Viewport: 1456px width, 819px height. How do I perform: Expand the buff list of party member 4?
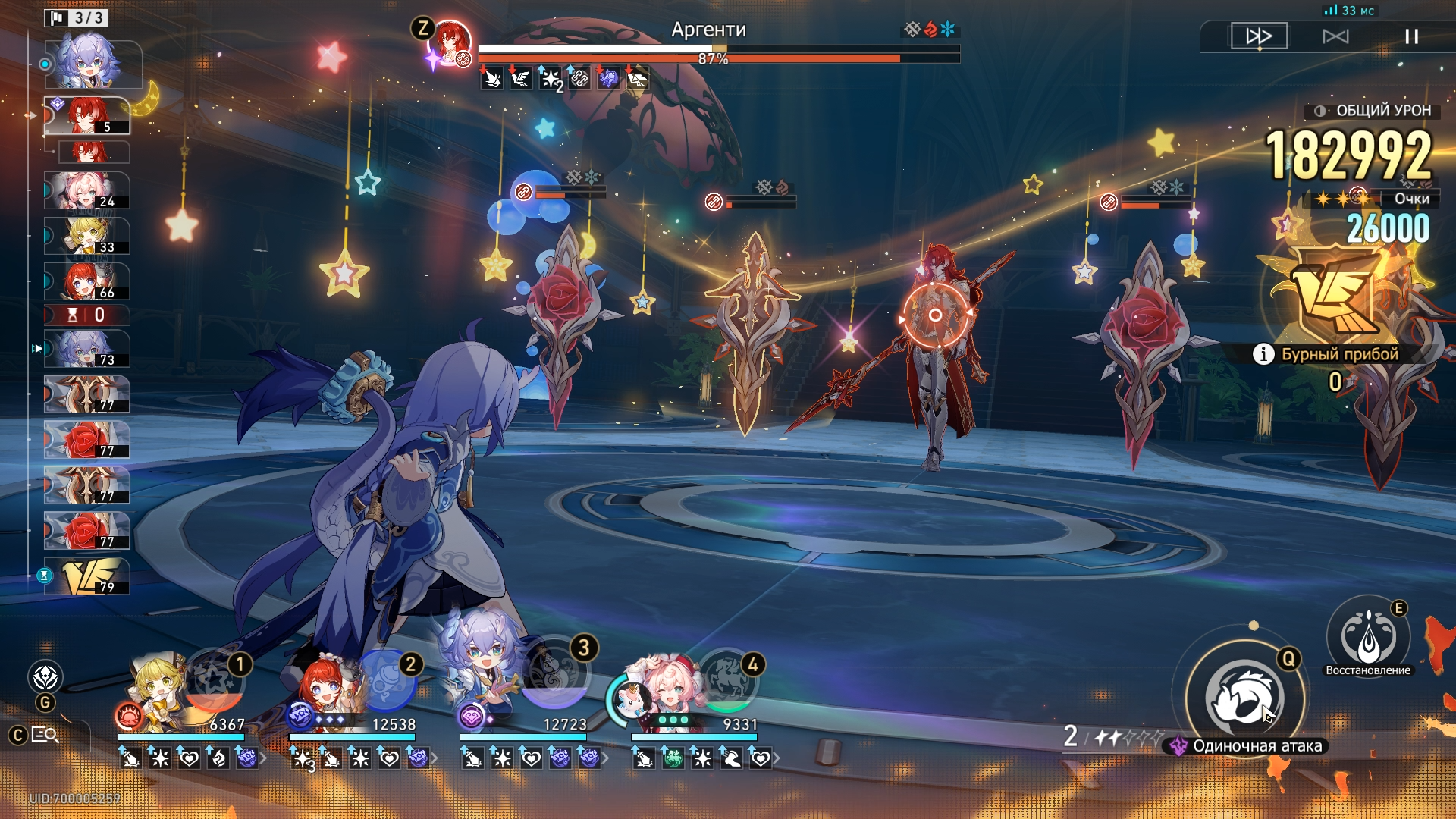click(x=776, y=758)
